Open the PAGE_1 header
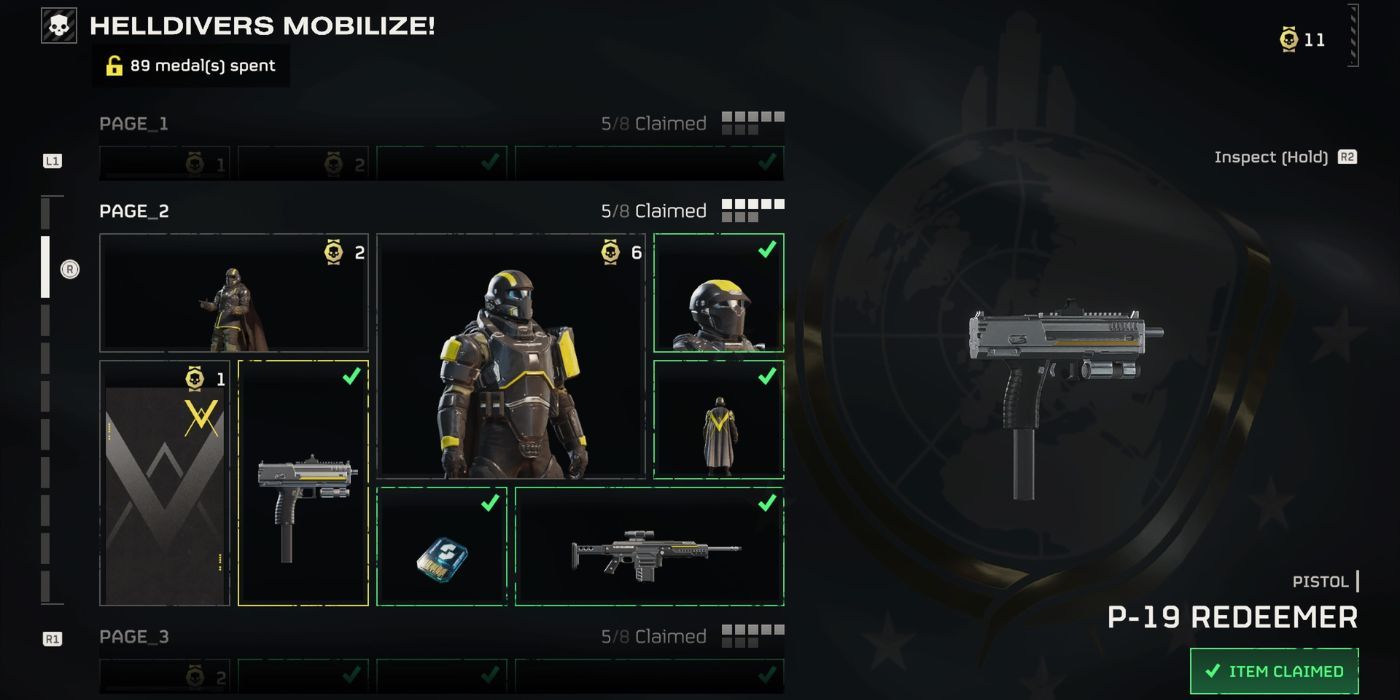The height and width of the screenshot is (700, 1400). tap(134, 124)
